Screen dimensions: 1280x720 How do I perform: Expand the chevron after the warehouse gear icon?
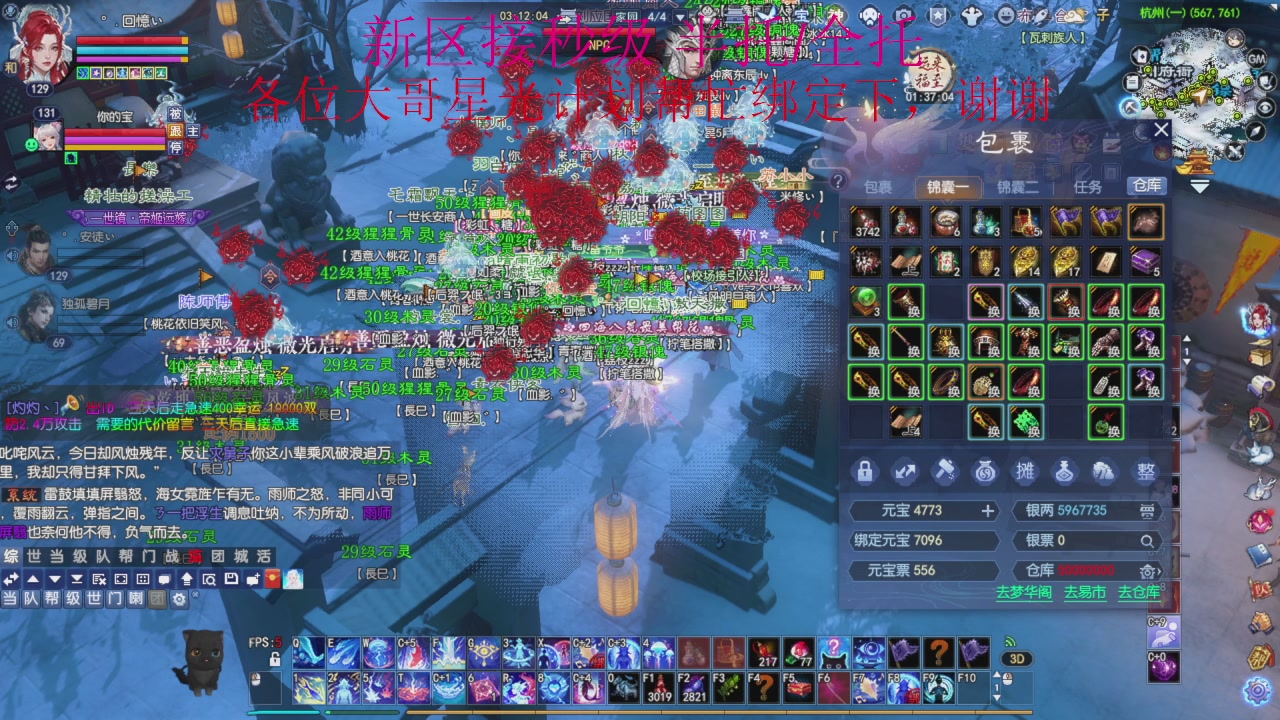(x=1158, y=572)
